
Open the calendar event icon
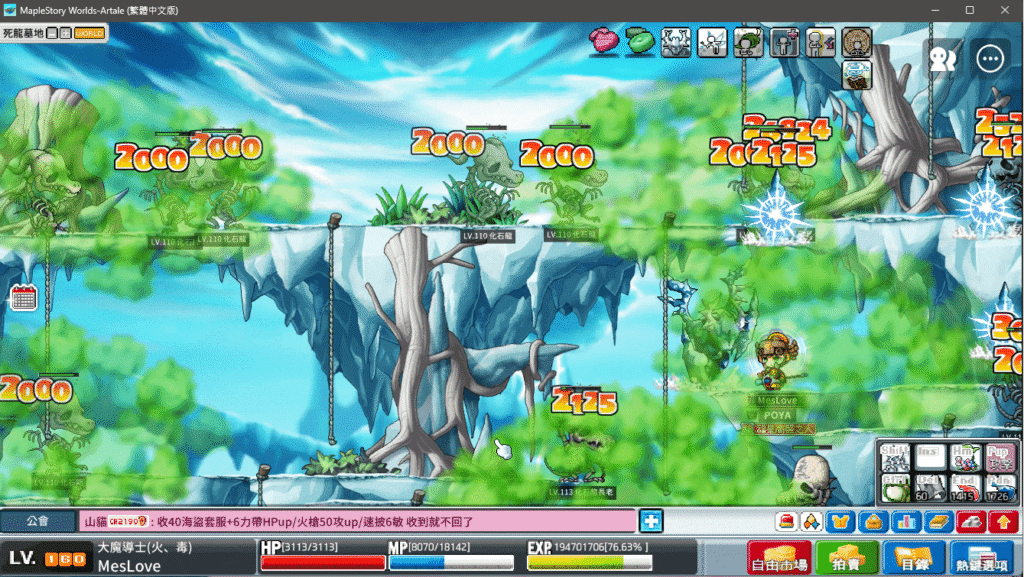23,297
